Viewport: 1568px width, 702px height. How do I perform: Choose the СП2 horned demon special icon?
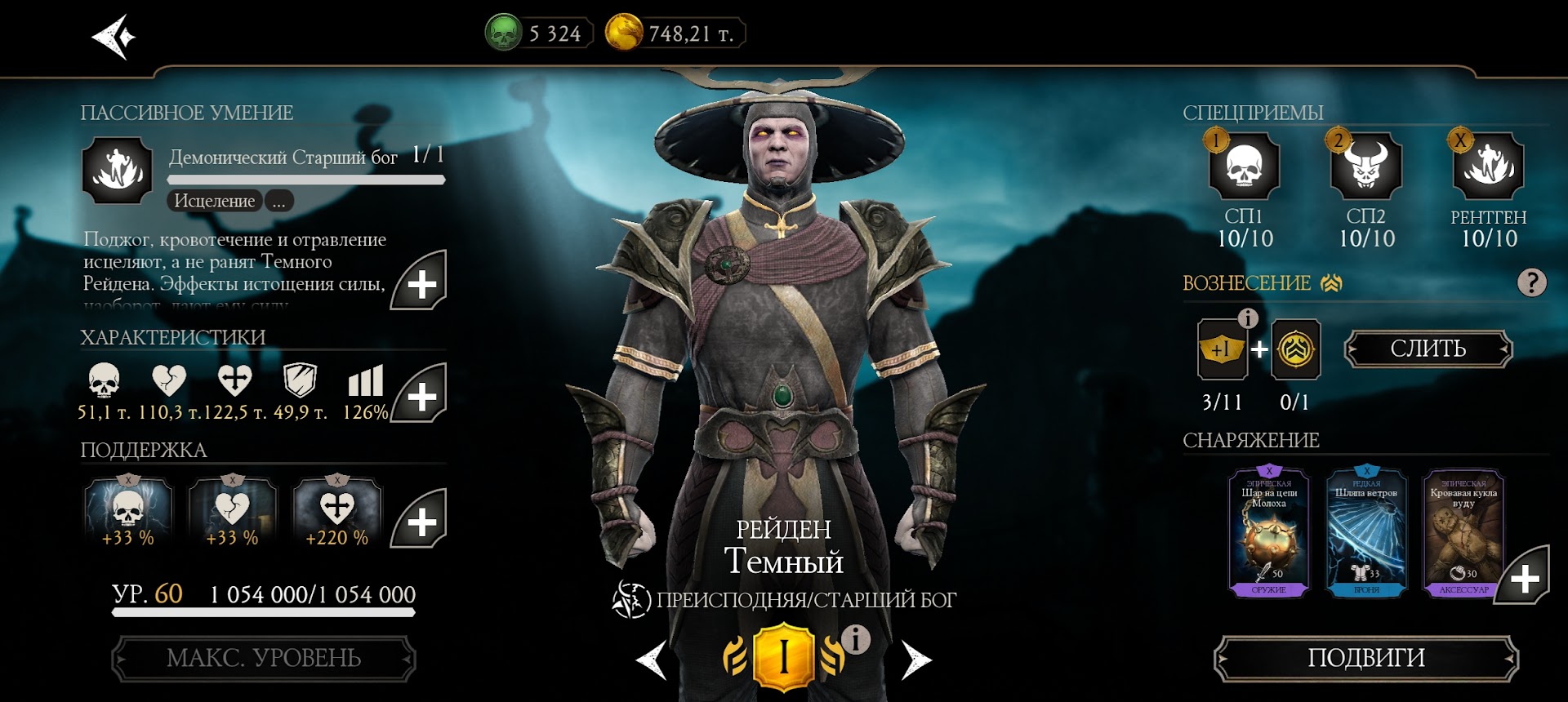coord(1365,167)
